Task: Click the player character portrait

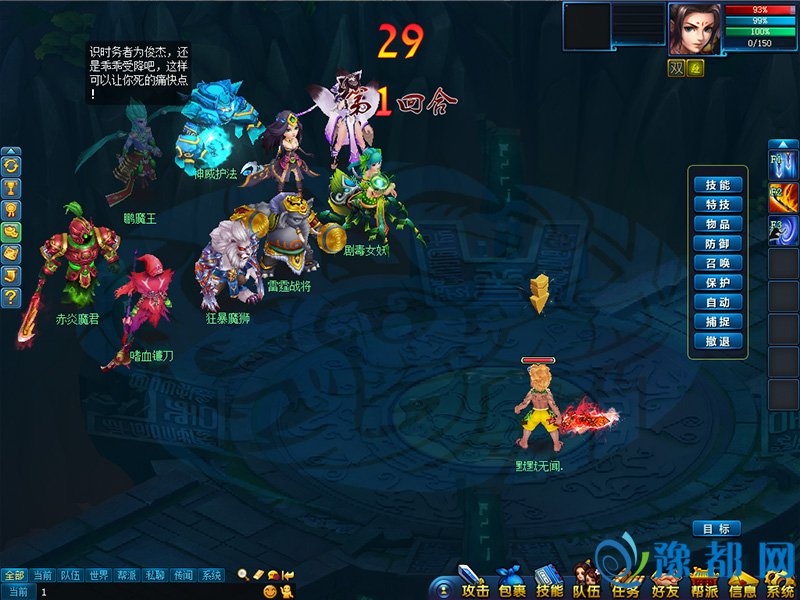Action: [x=694, y=28]
